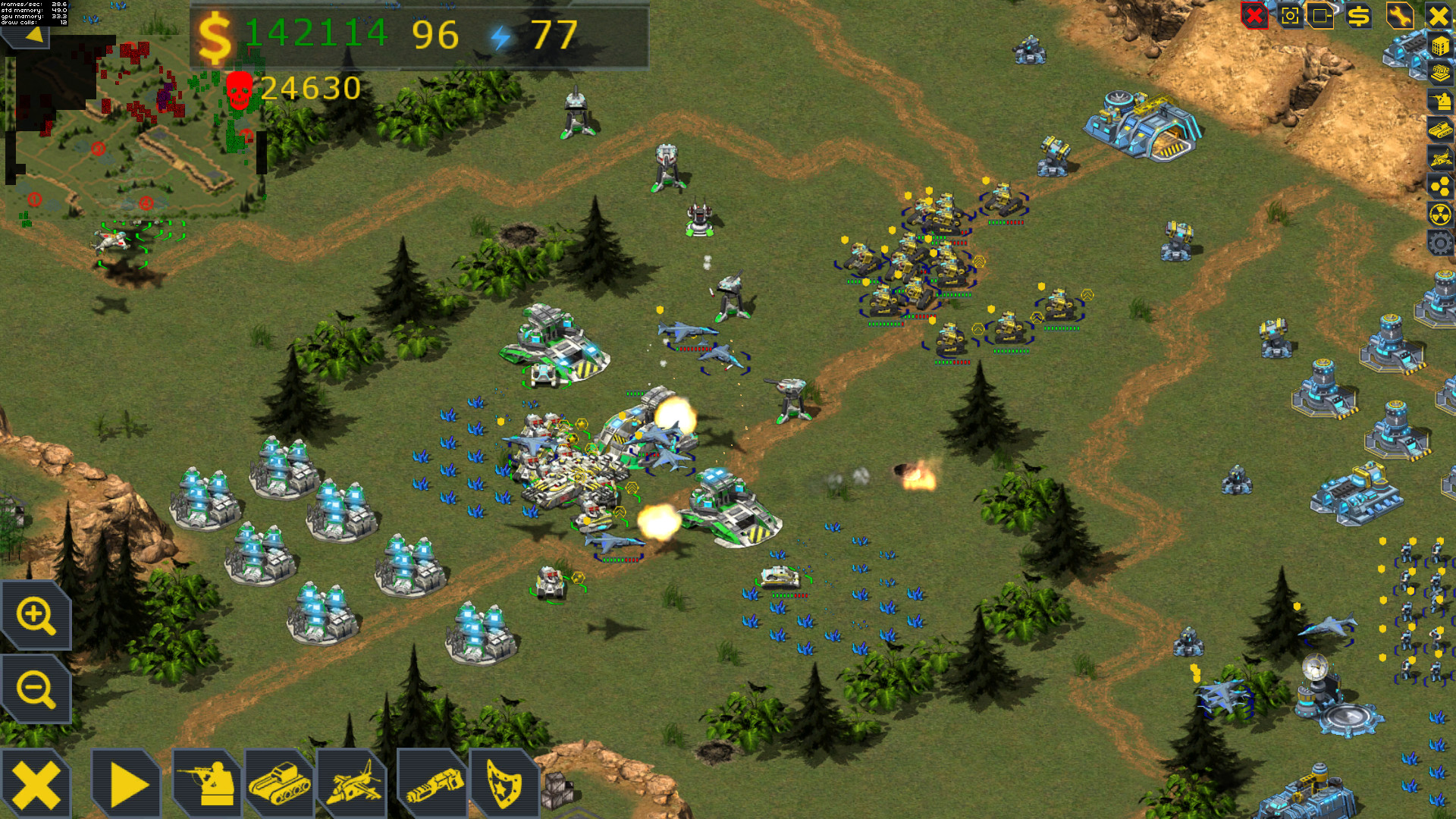Open the settings gear on right sidebar
Viewport: 1456px width, 819px height.
click(1439, 243)
